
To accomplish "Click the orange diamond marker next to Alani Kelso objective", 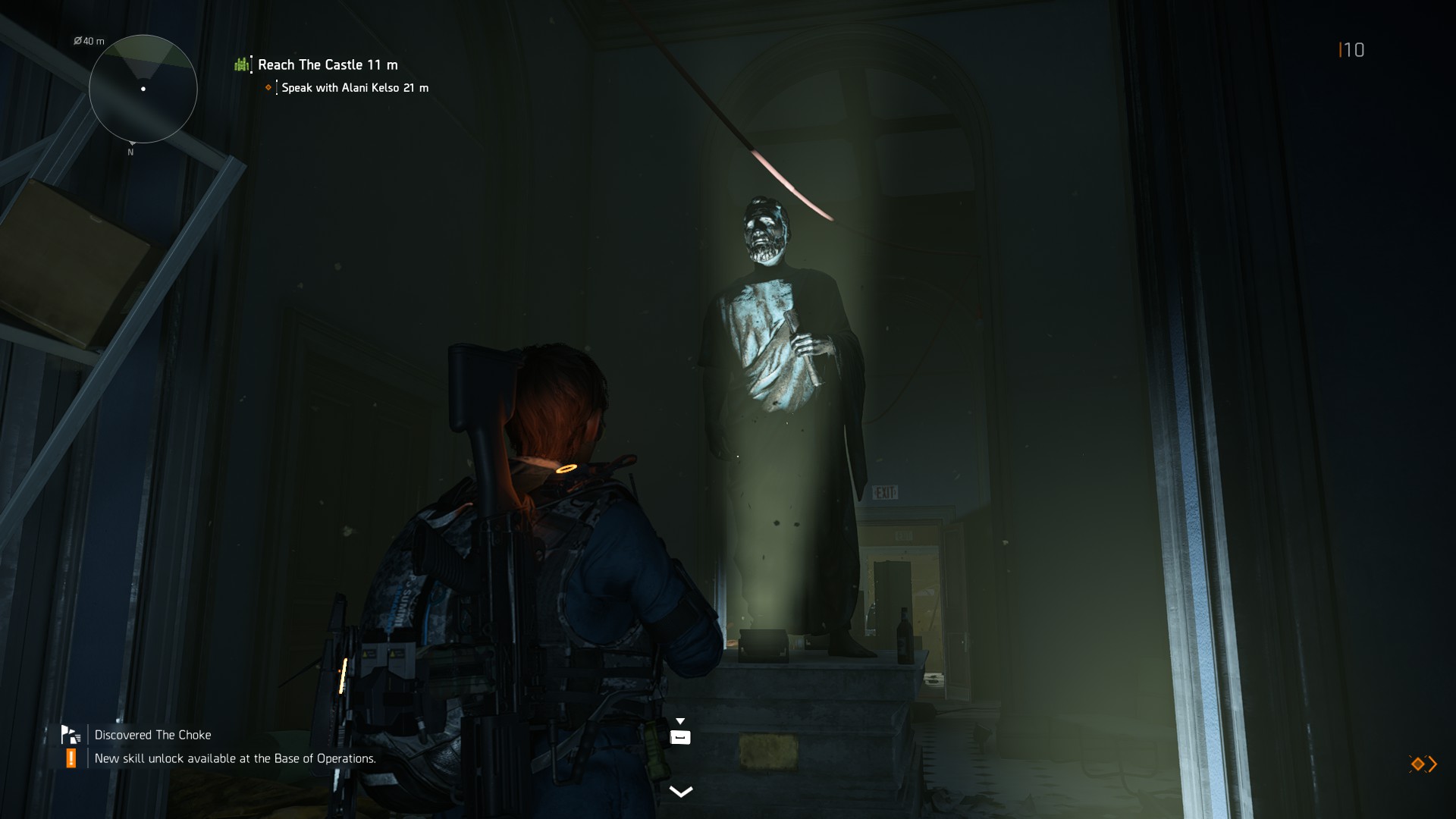I will pyautogui.click(x=267, y=88).
